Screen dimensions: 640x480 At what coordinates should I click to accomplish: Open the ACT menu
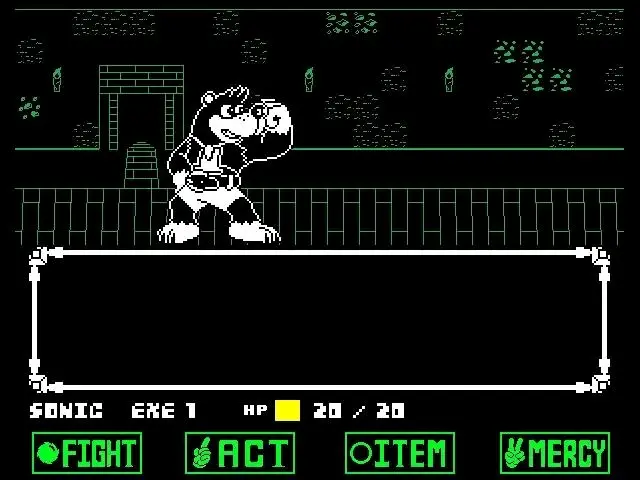(x=240, y=453)
